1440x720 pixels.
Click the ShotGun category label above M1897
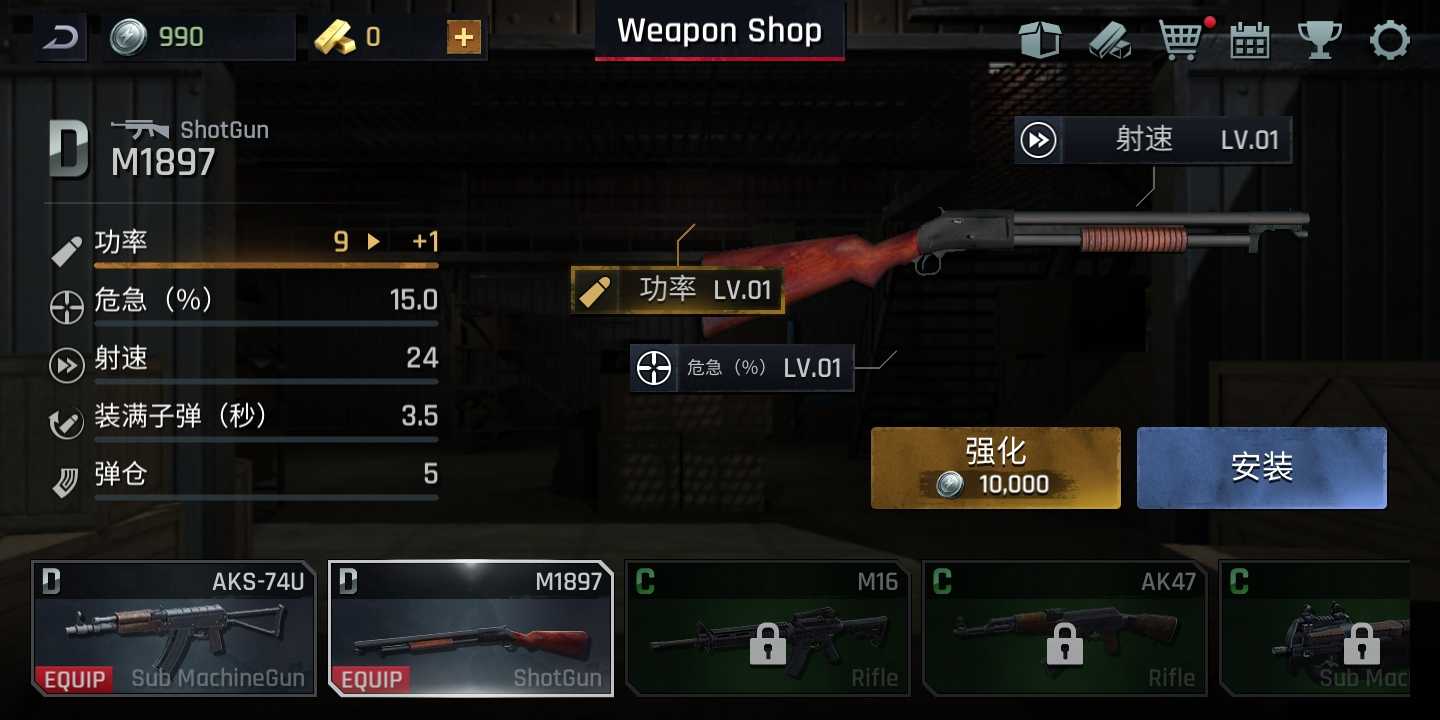pyautogui.click(x=223, y=129)
